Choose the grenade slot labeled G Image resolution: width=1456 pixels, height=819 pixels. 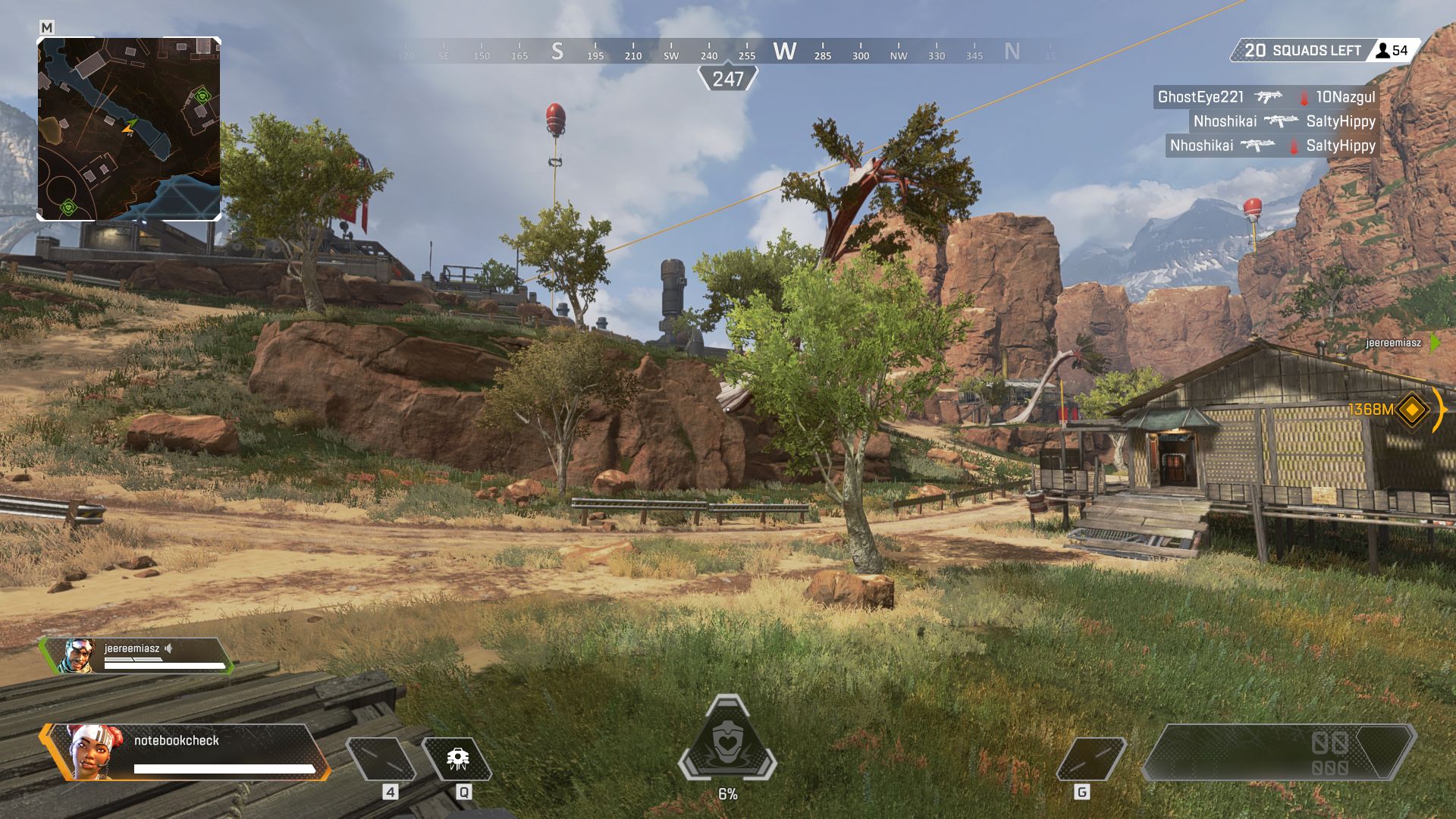pyautogui.click(x=1090, y=759)
